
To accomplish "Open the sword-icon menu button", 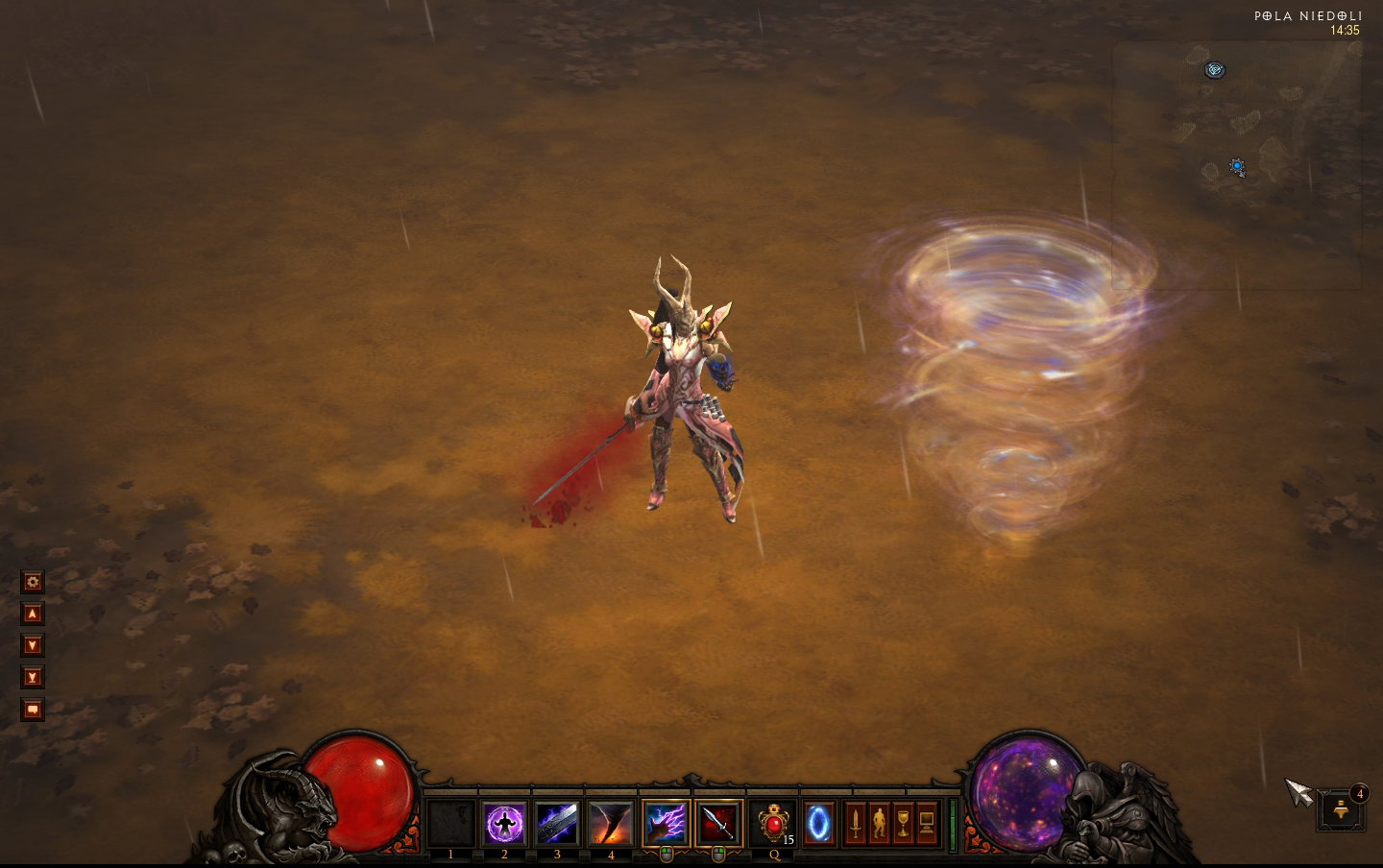I will 855,824.
